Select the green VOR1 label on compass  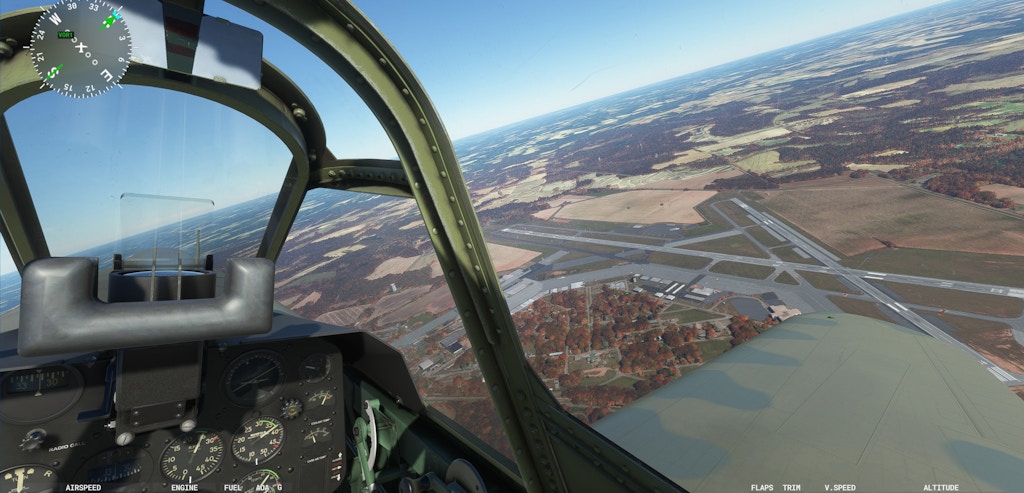coord(66,35)
